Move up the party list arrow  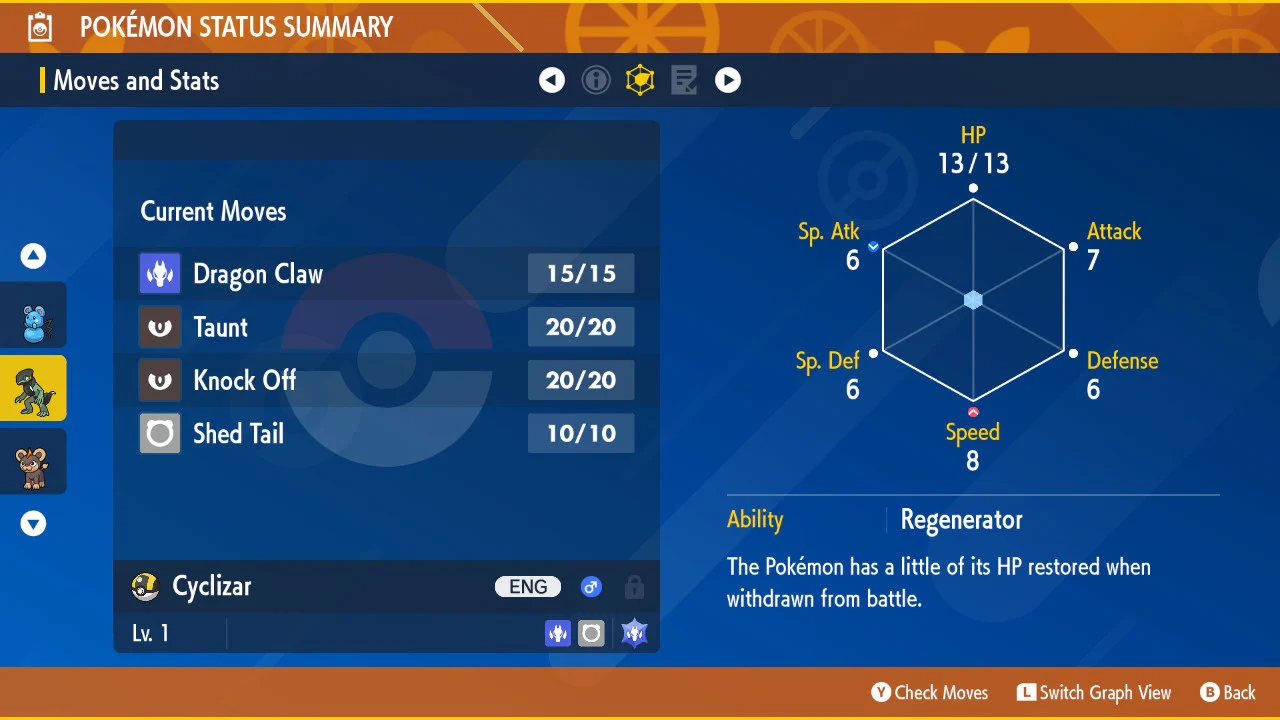(34, 257)
